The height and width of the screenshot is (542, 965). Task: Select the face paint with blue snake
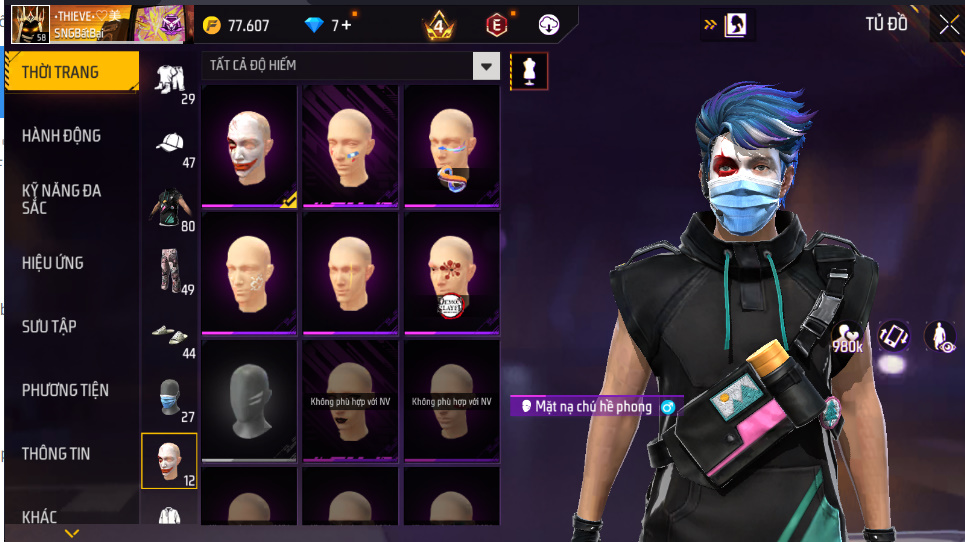[x=451, y=146]
